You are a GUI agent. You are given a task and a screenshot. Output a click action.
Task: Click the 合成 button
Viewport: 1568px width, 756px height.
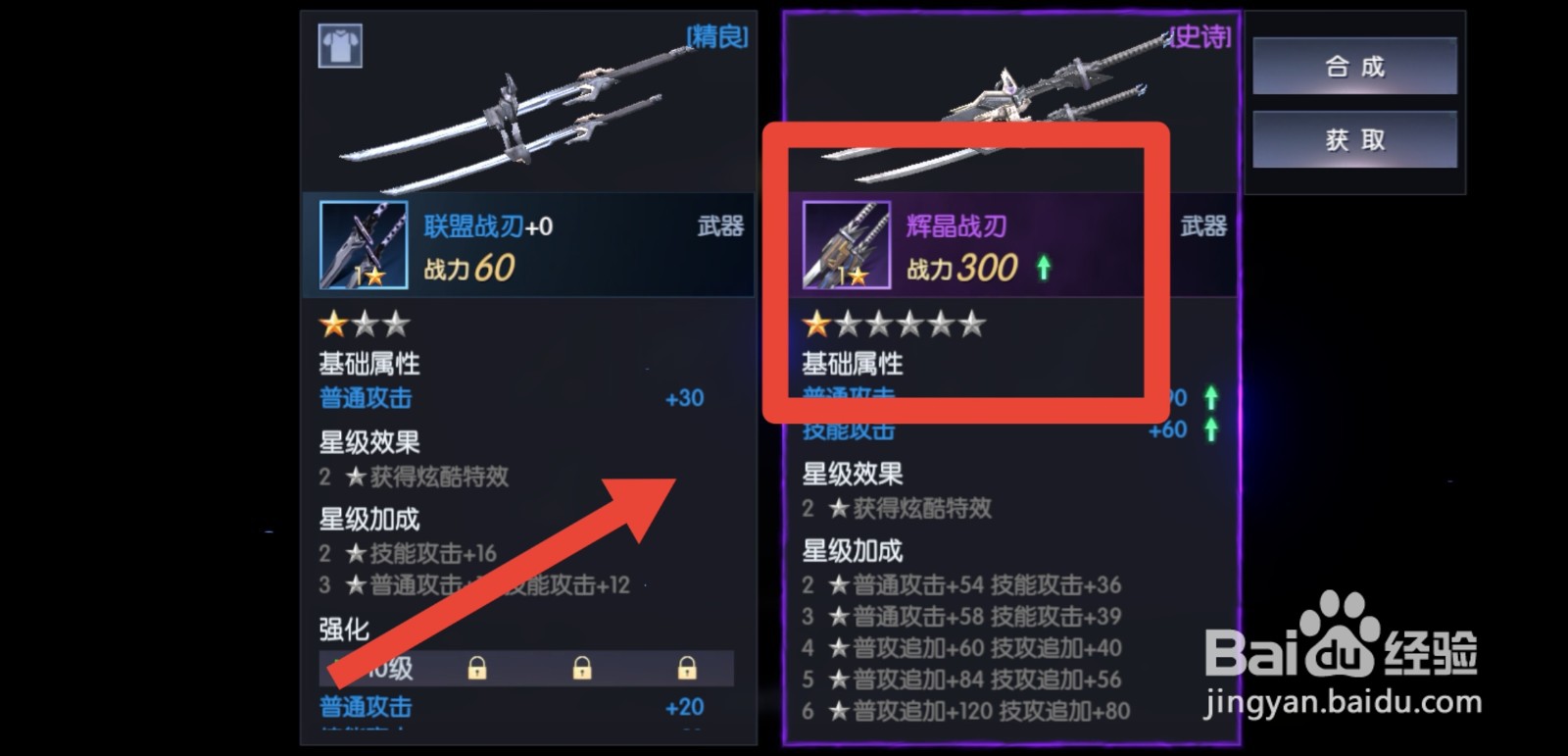coord(1355,66)
